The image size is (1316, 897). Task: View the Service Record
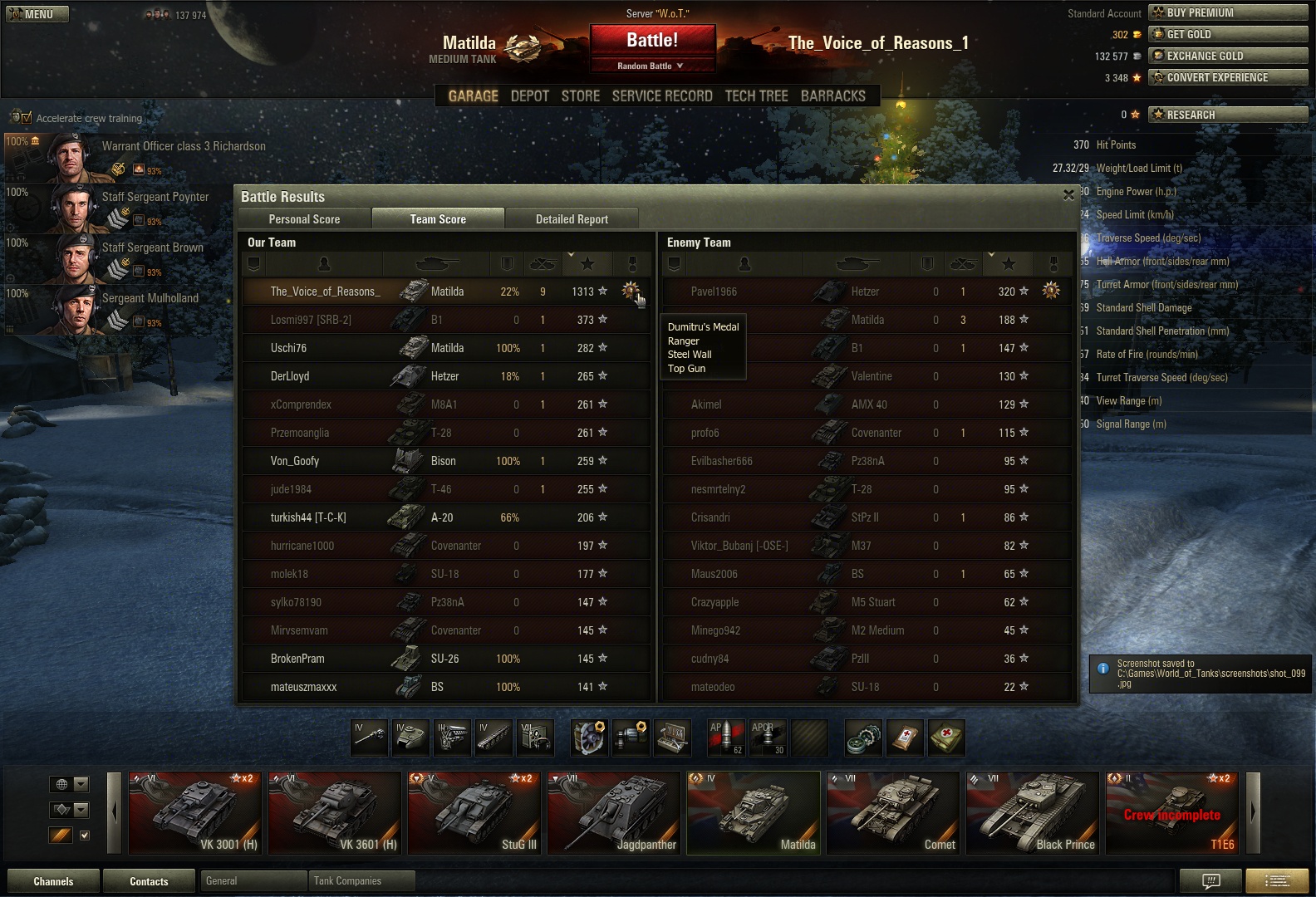tap(662, 96)
